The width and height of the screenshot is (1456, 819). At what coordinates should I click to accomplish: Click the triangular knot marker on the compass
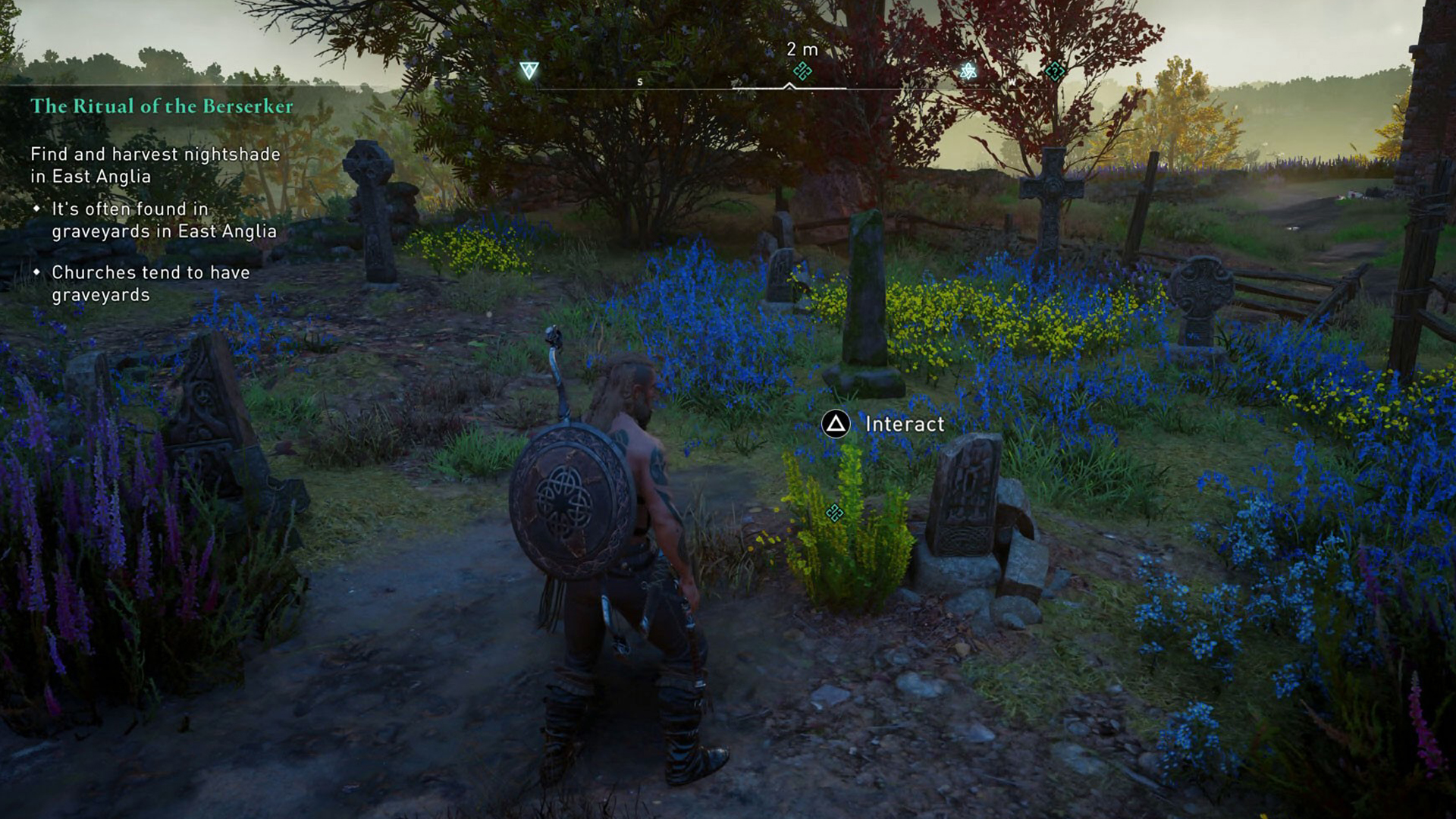point(968,71)
